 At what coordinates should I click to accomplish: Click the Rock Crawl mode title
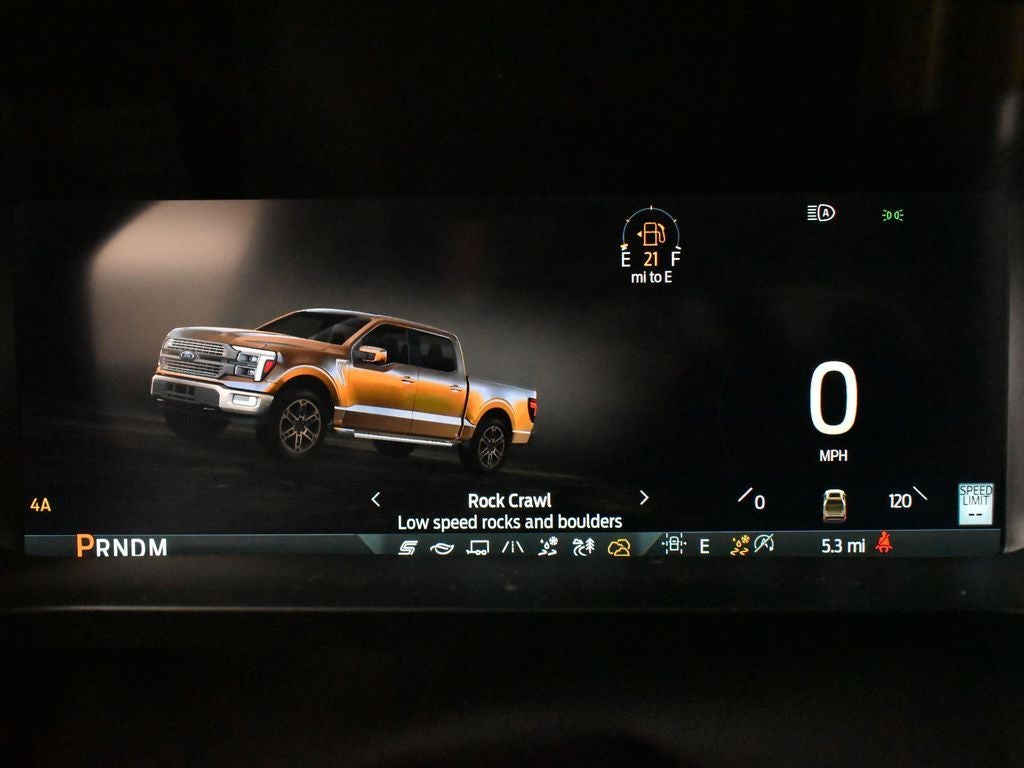(x=509, y=501)
